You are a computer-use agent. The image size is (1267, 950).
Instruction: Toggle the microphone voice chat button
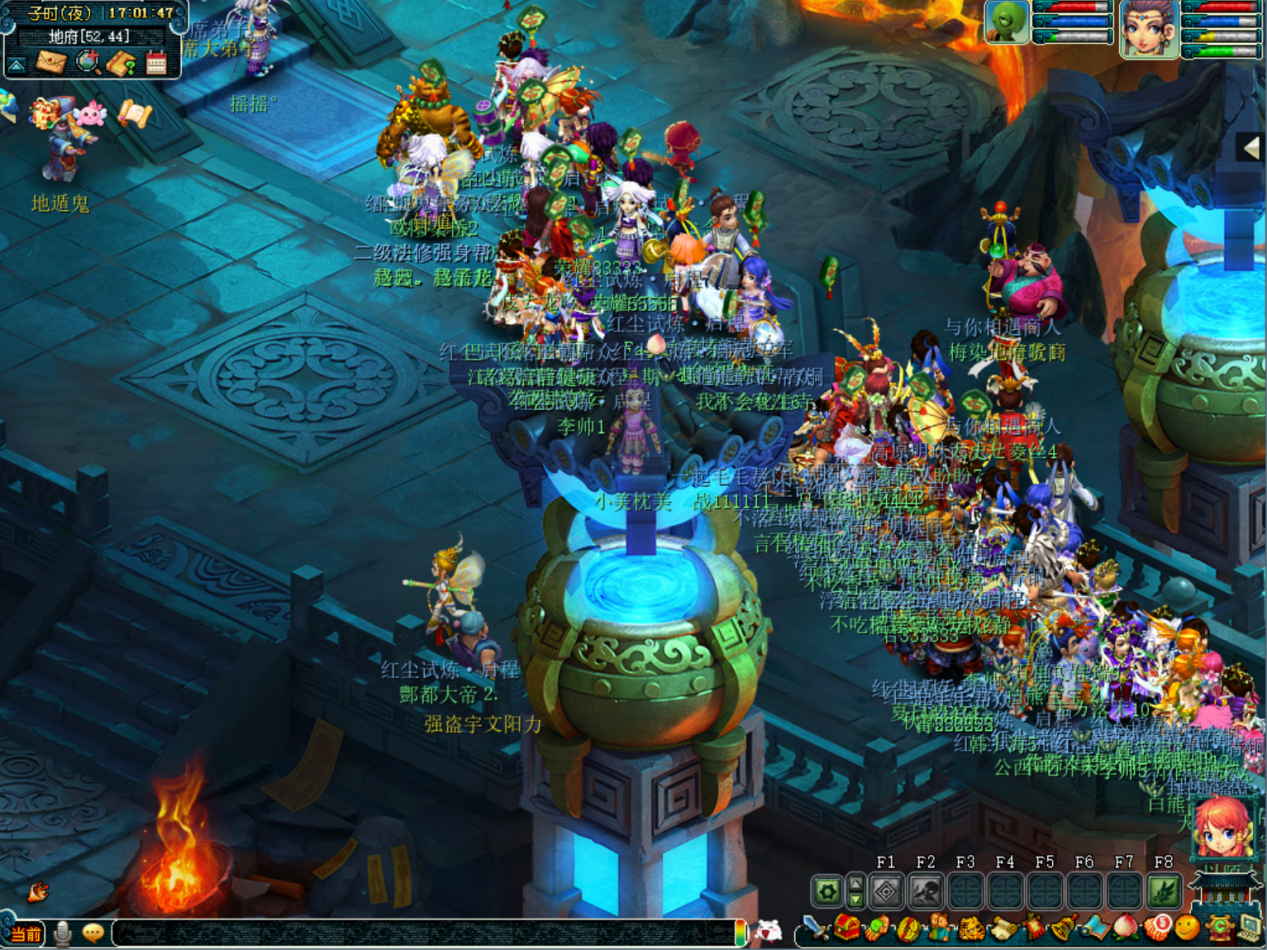pos(63,933)
